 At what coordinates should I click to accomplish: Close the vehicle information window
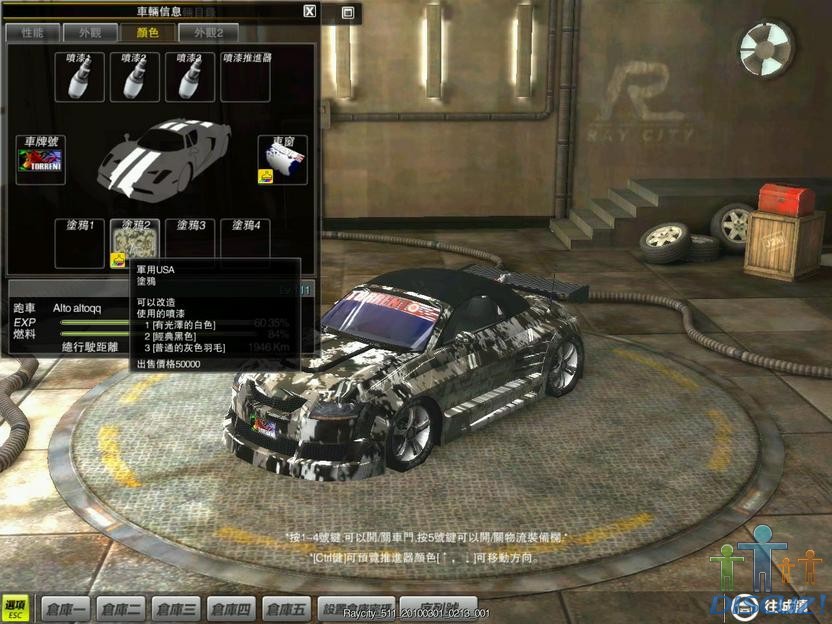coord(310,12)
